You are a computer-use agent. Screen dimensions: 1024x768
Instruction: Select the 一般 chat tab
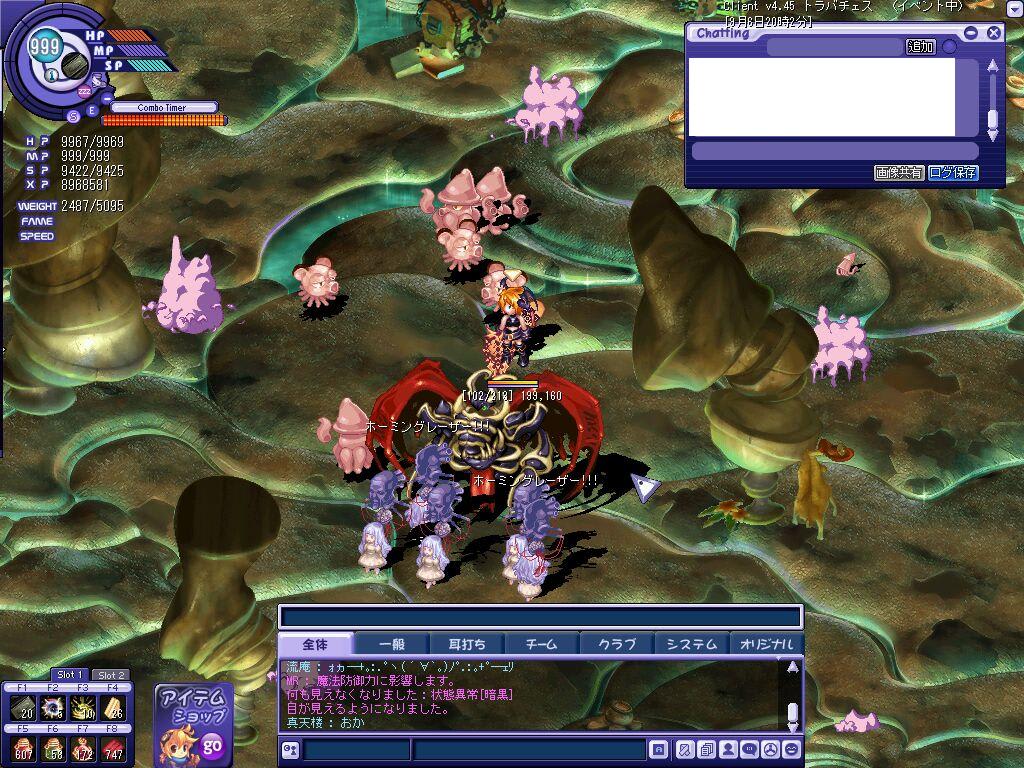click(392, 644)
